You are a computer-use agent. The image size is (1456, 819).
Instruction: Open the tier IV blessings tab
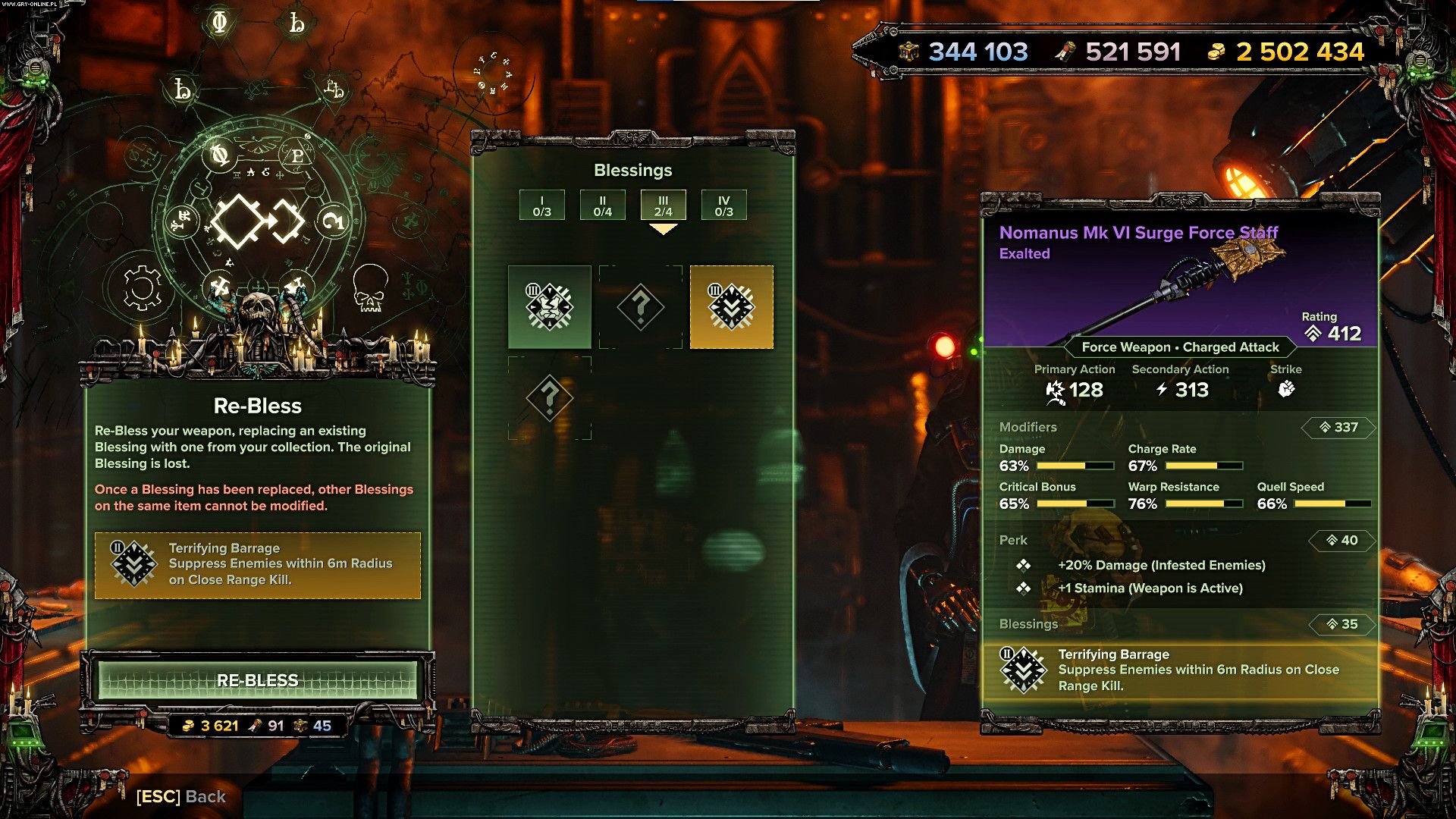coord(723,206)
